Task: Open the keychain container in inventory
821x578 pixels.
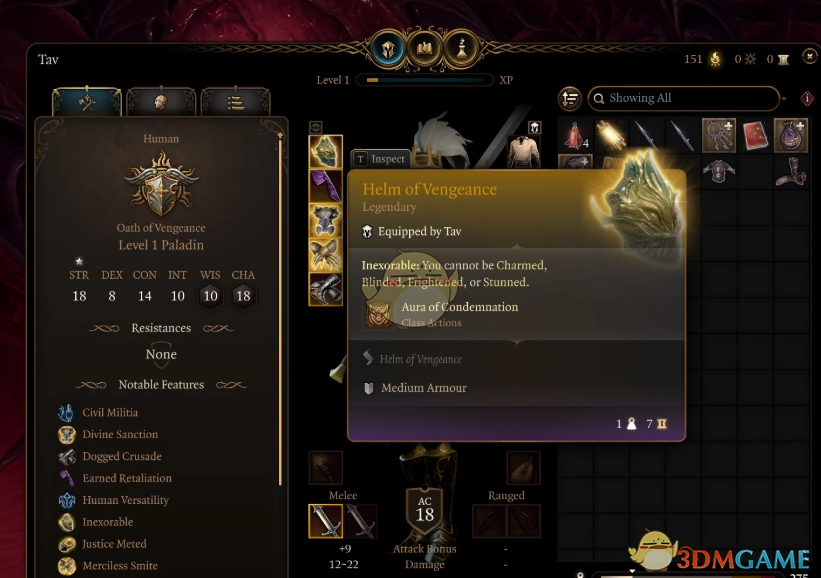Action: coord(718,135)
